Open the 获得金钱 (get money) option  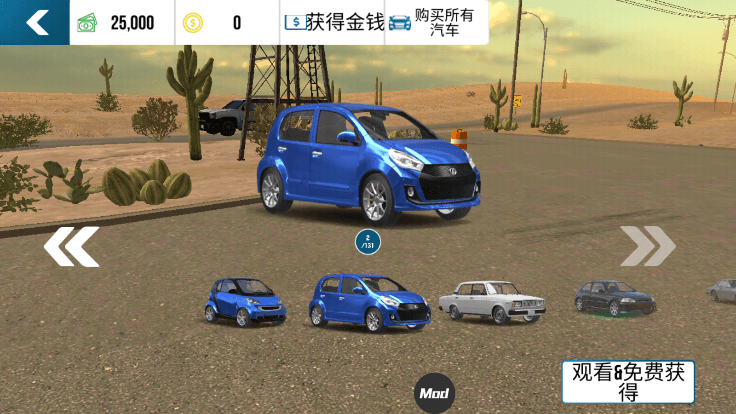[x=334, y=22]
